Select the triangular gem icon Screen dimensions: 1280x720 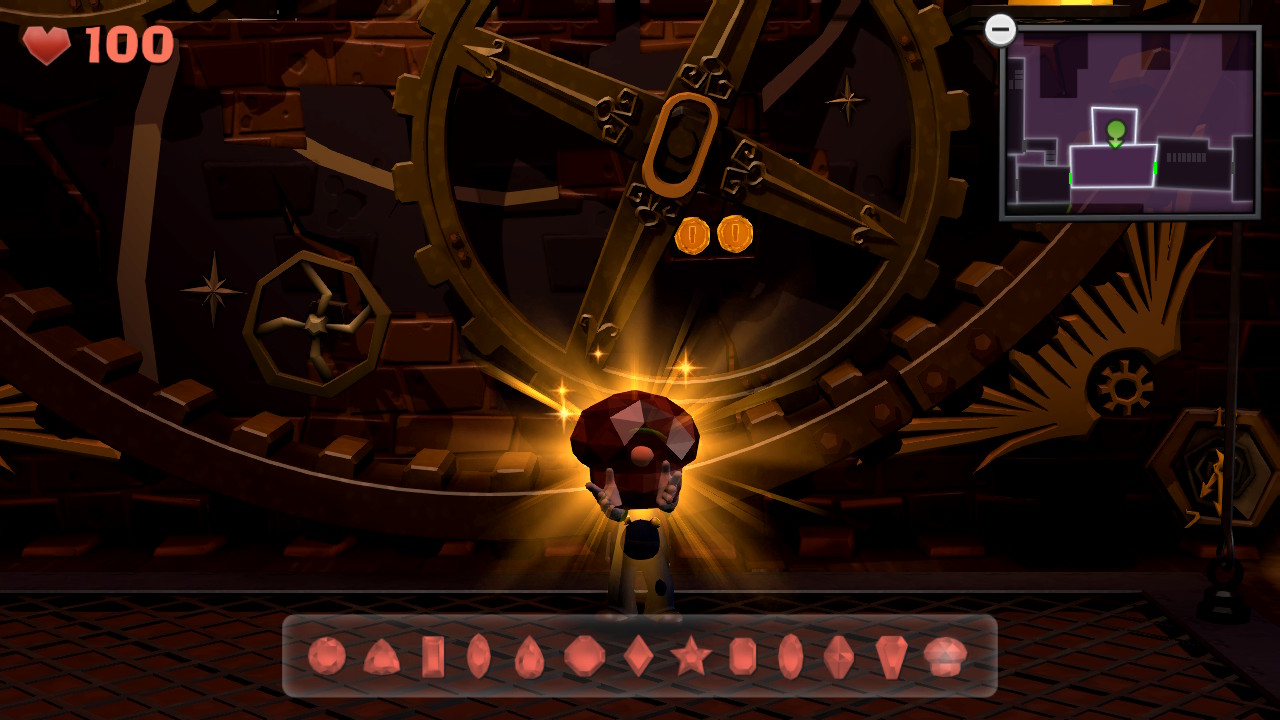pos(383,655)
